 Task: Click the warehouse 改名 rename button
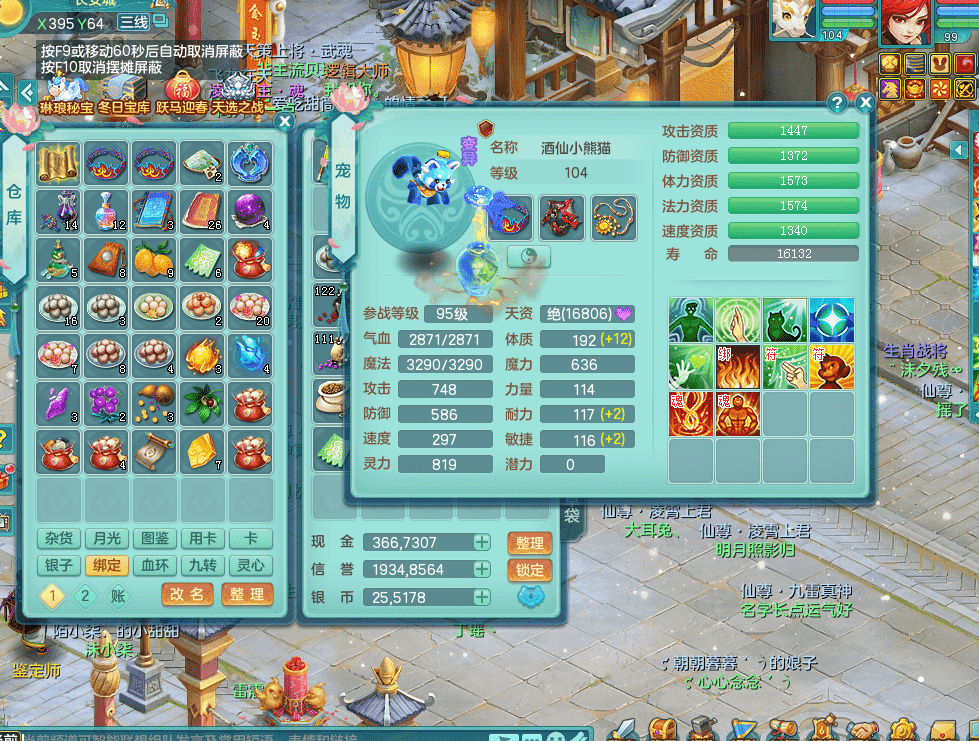[x=187, y=594]
